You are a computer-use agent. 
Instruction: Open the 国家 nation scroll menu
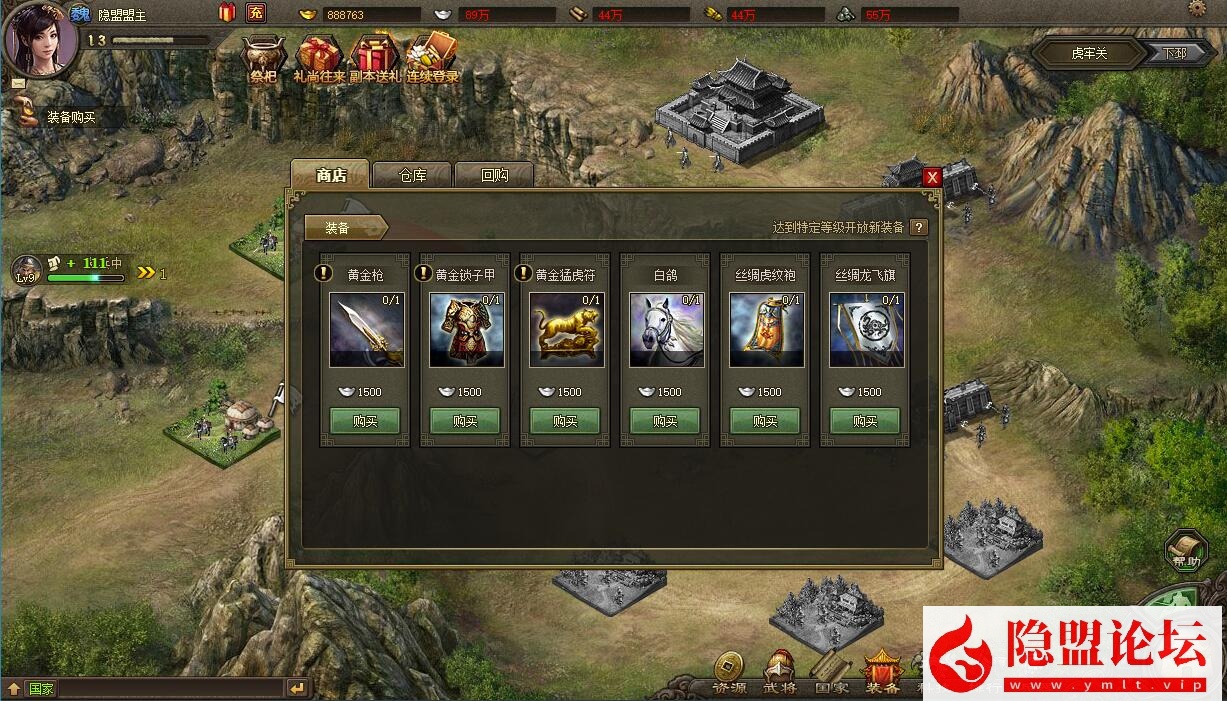(831, 673)
